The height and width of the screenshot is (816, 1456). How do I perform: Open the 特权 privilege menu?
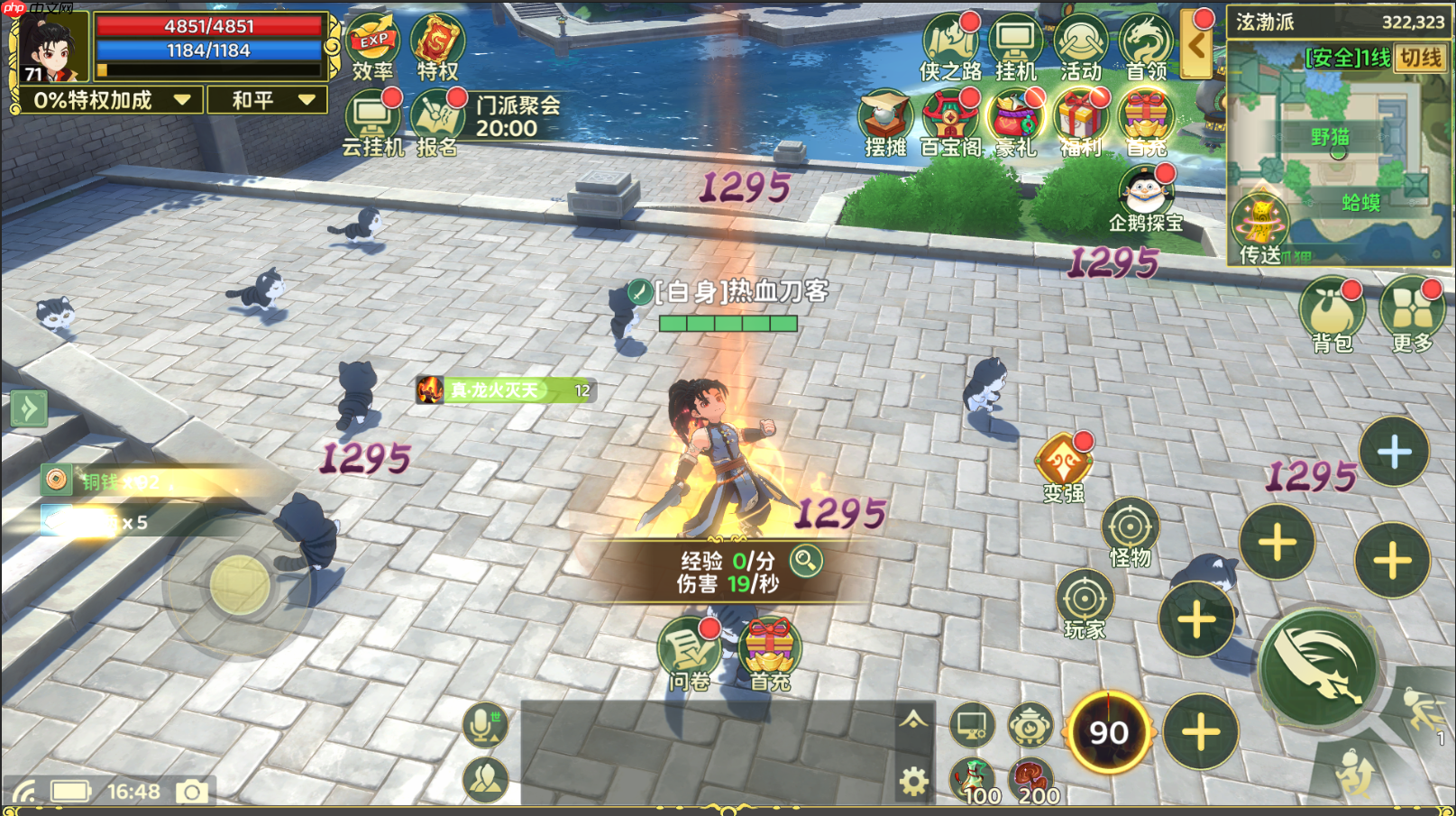click(437, 45)
